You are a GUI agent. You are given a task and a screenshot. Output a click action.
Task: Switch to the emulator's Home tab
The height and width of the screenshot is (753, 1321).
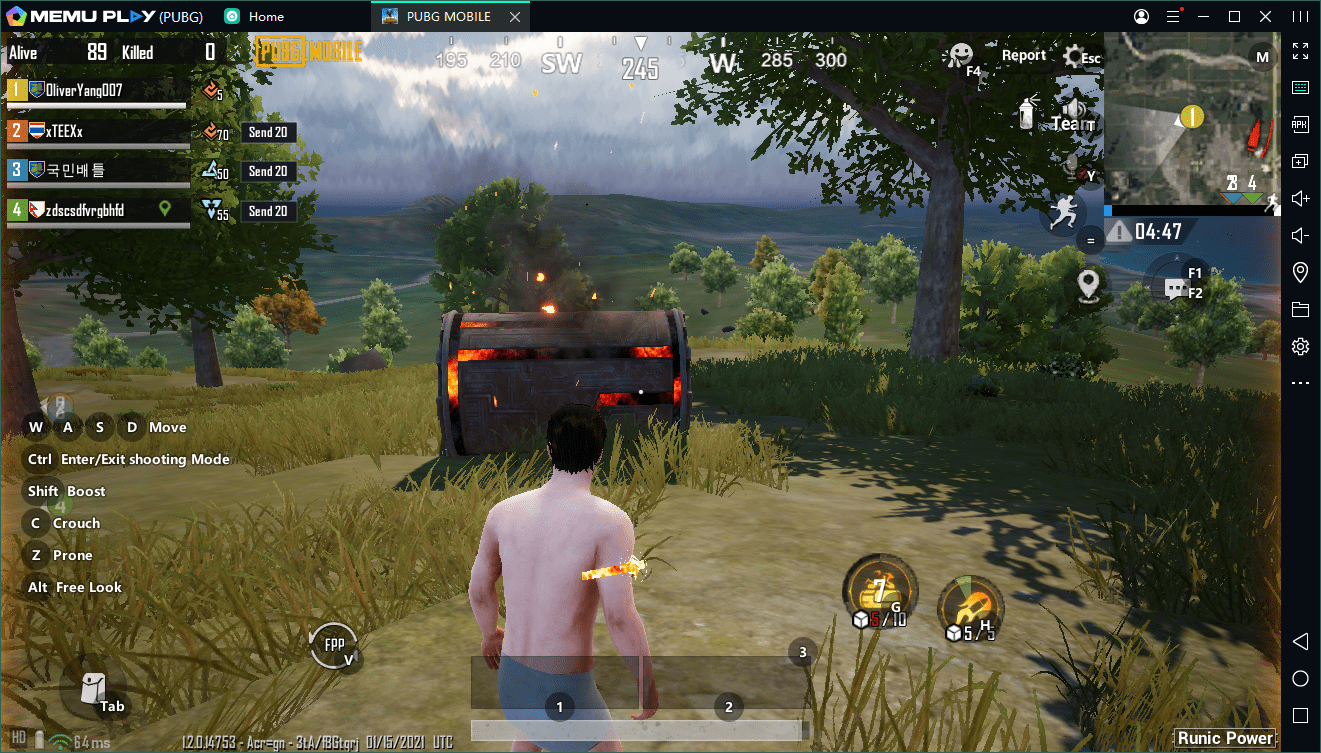[x=254, y=16]
